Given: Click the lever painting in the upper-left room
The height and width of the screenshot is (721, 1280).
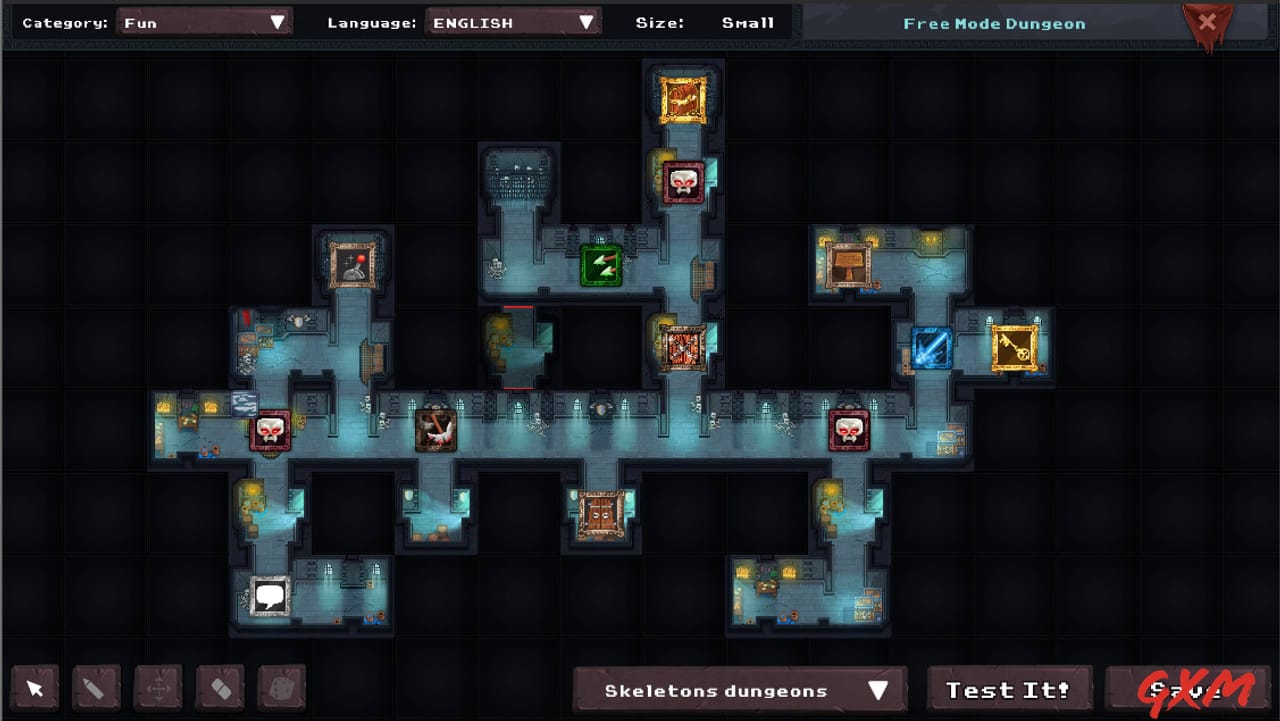Looking at the screenshot, I should click(355, 264).
